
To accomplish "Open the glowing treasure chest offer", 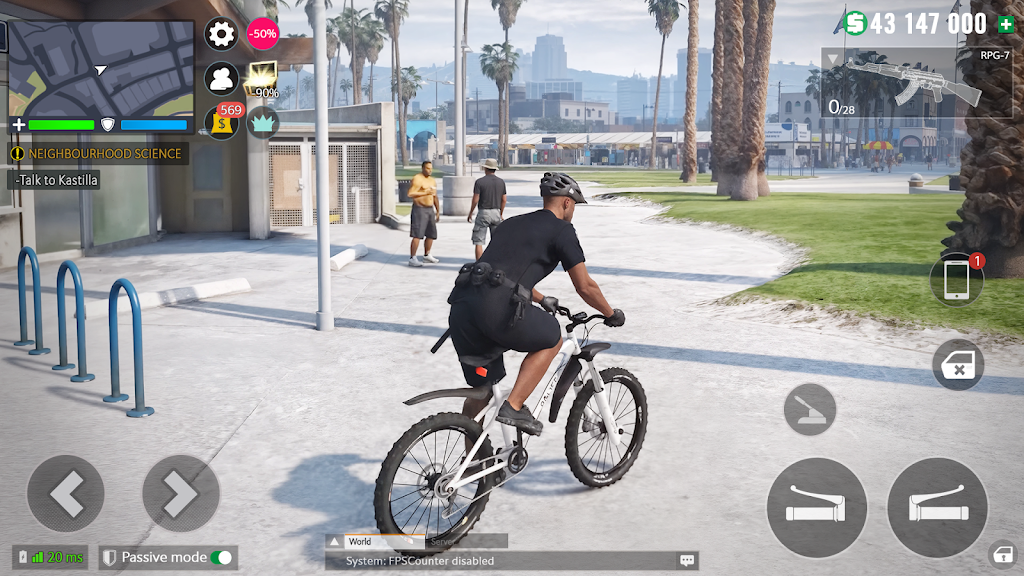I will coord(263,78).
